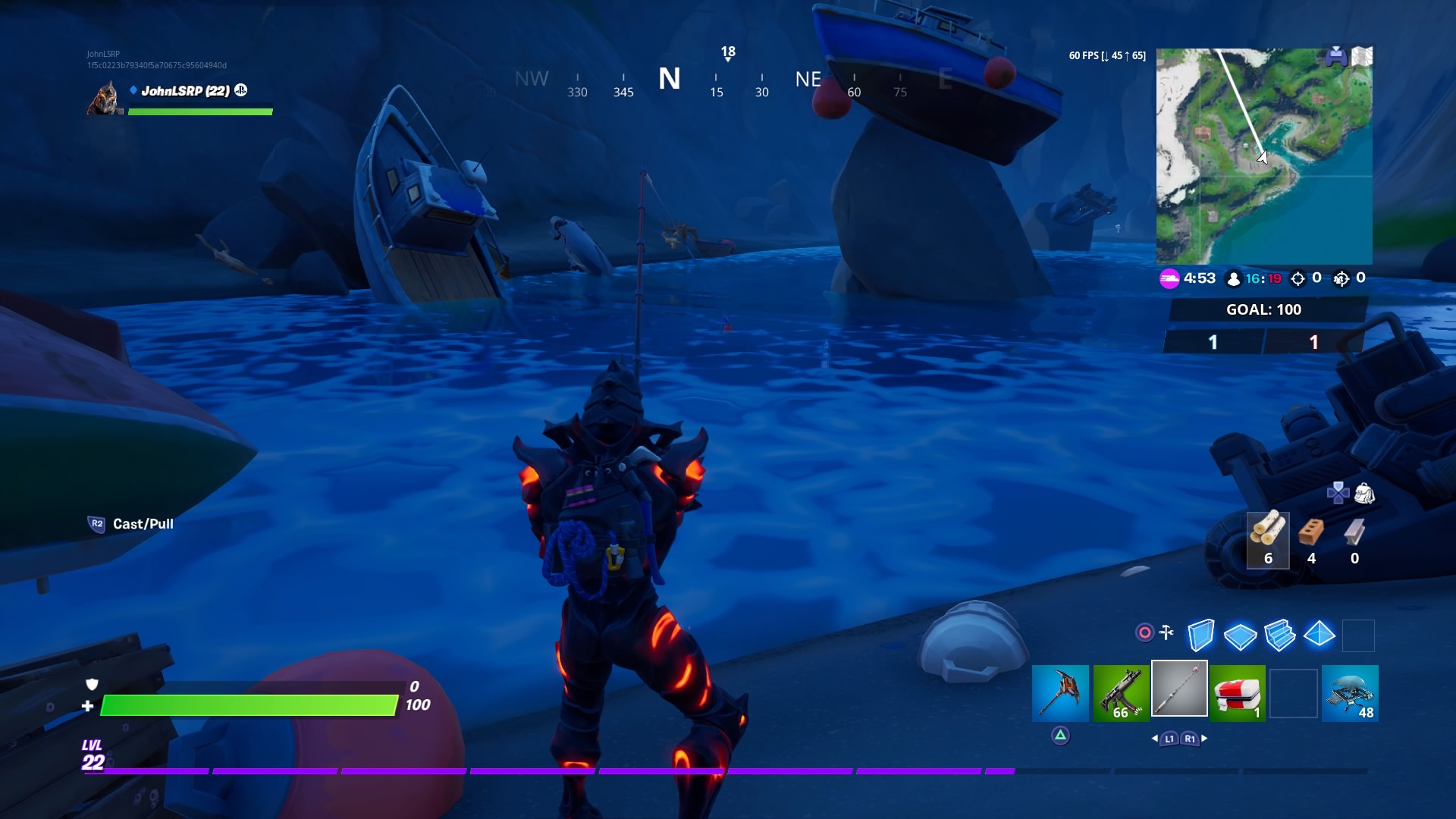Equip the submachine gun with 66 ammo
Image resolution: width=1456 pixels, height=819 pixels.
coord(1121,692)
